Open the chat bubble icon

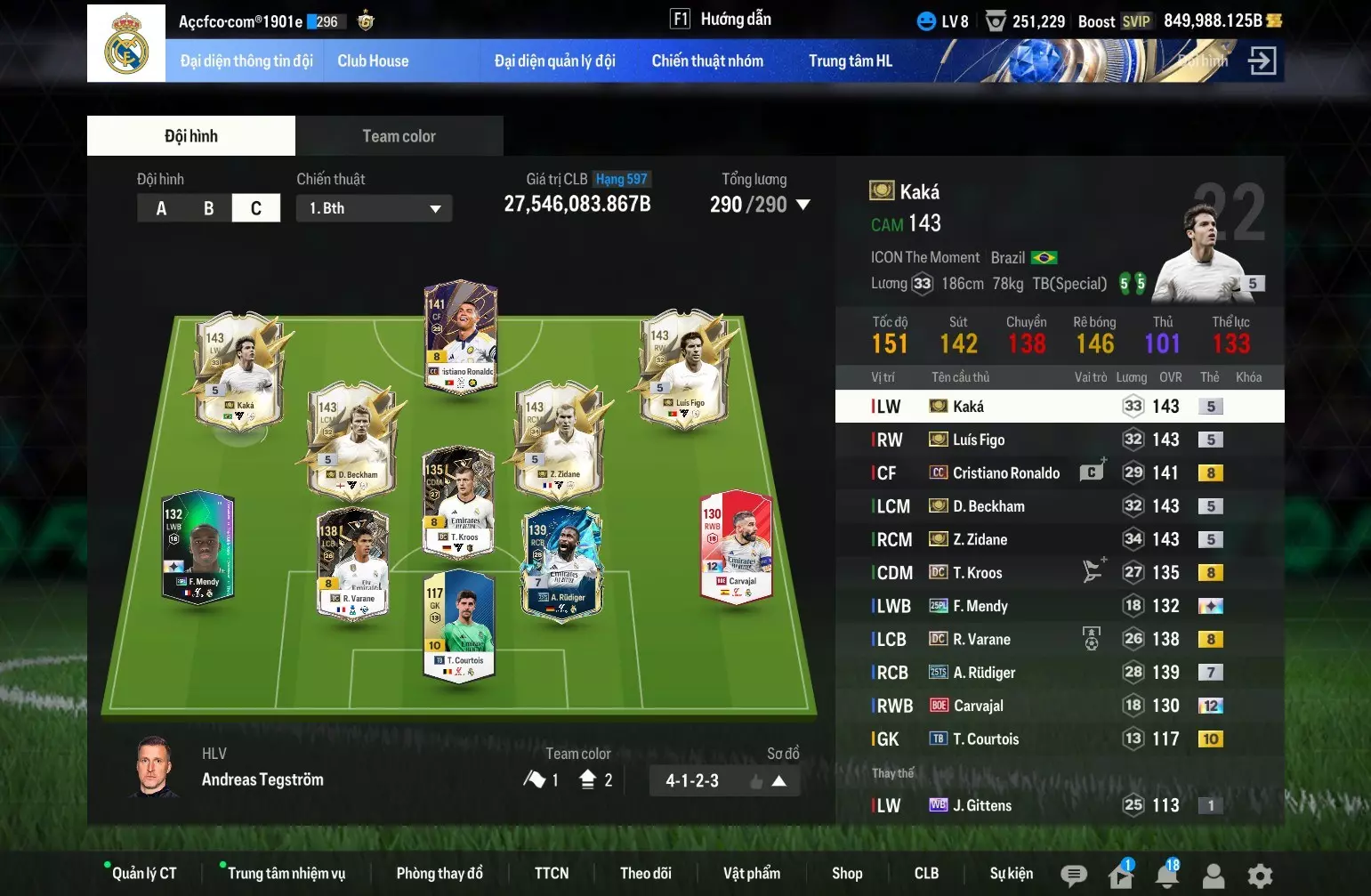(1074, 876)
